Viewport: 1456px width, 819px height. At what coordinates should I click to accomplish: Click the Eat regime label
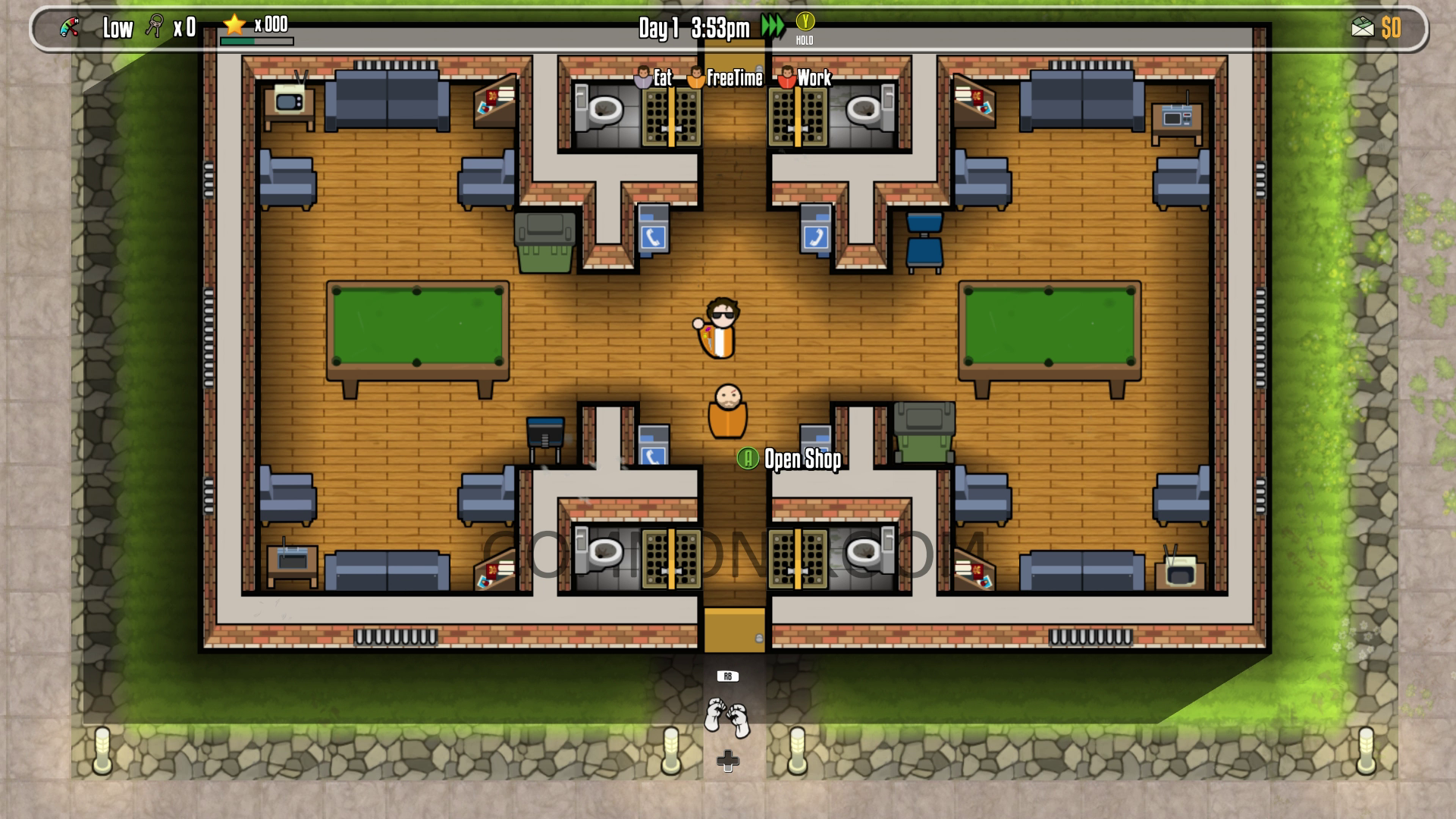663,77
